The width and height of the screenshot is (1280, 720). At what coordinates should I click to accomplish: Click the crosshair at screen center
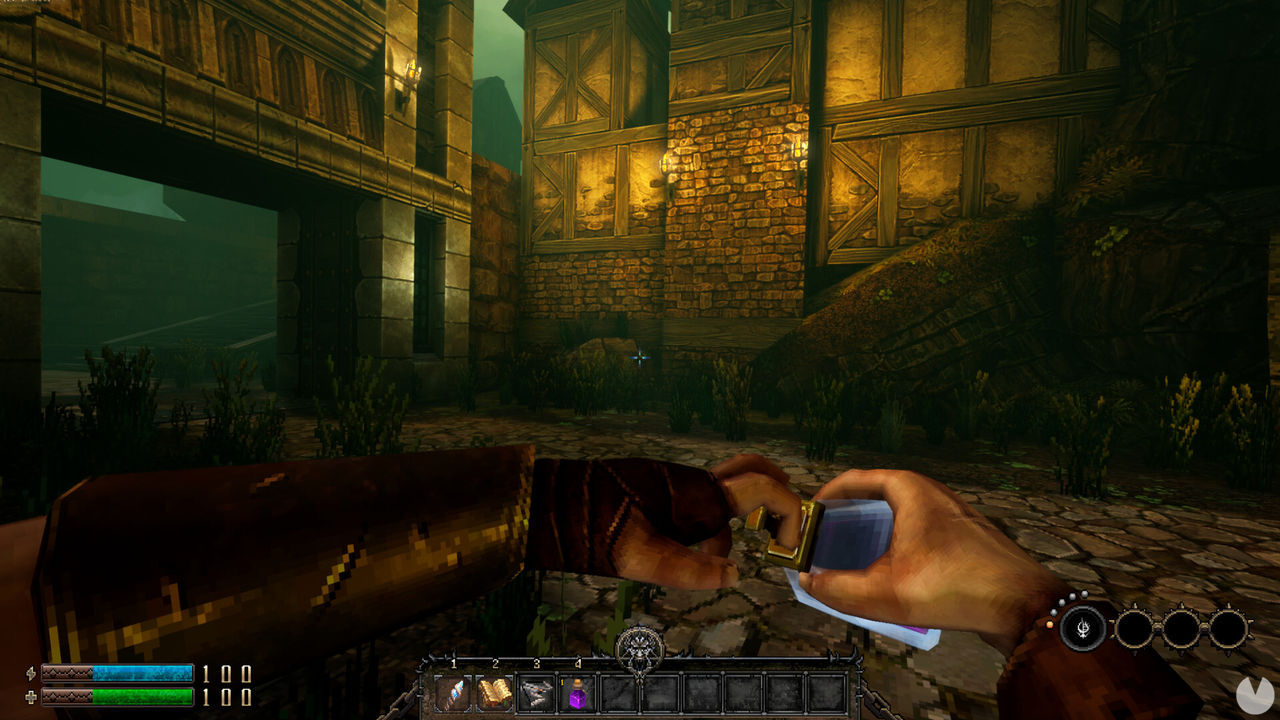click(640, 355)
